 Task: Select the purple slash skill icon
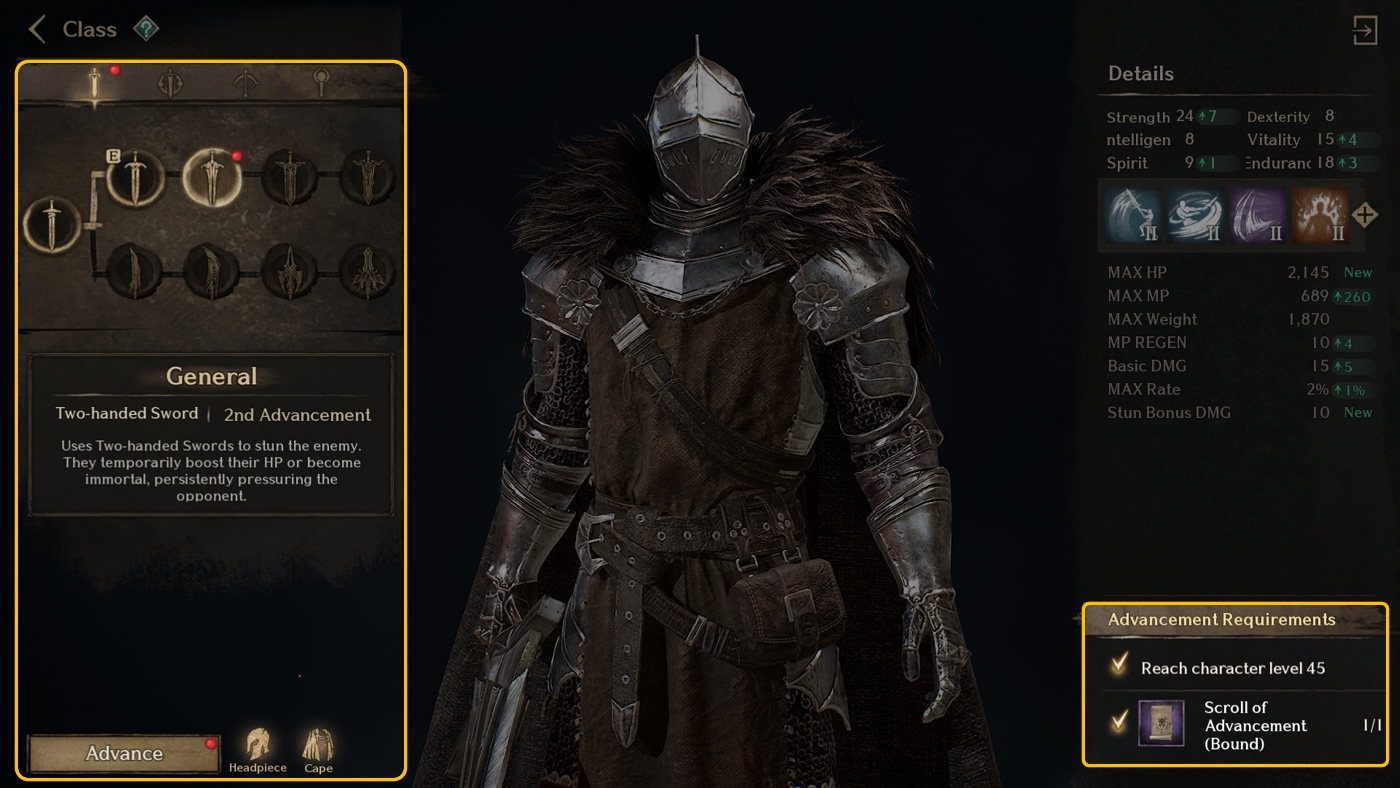[1258, 214]
